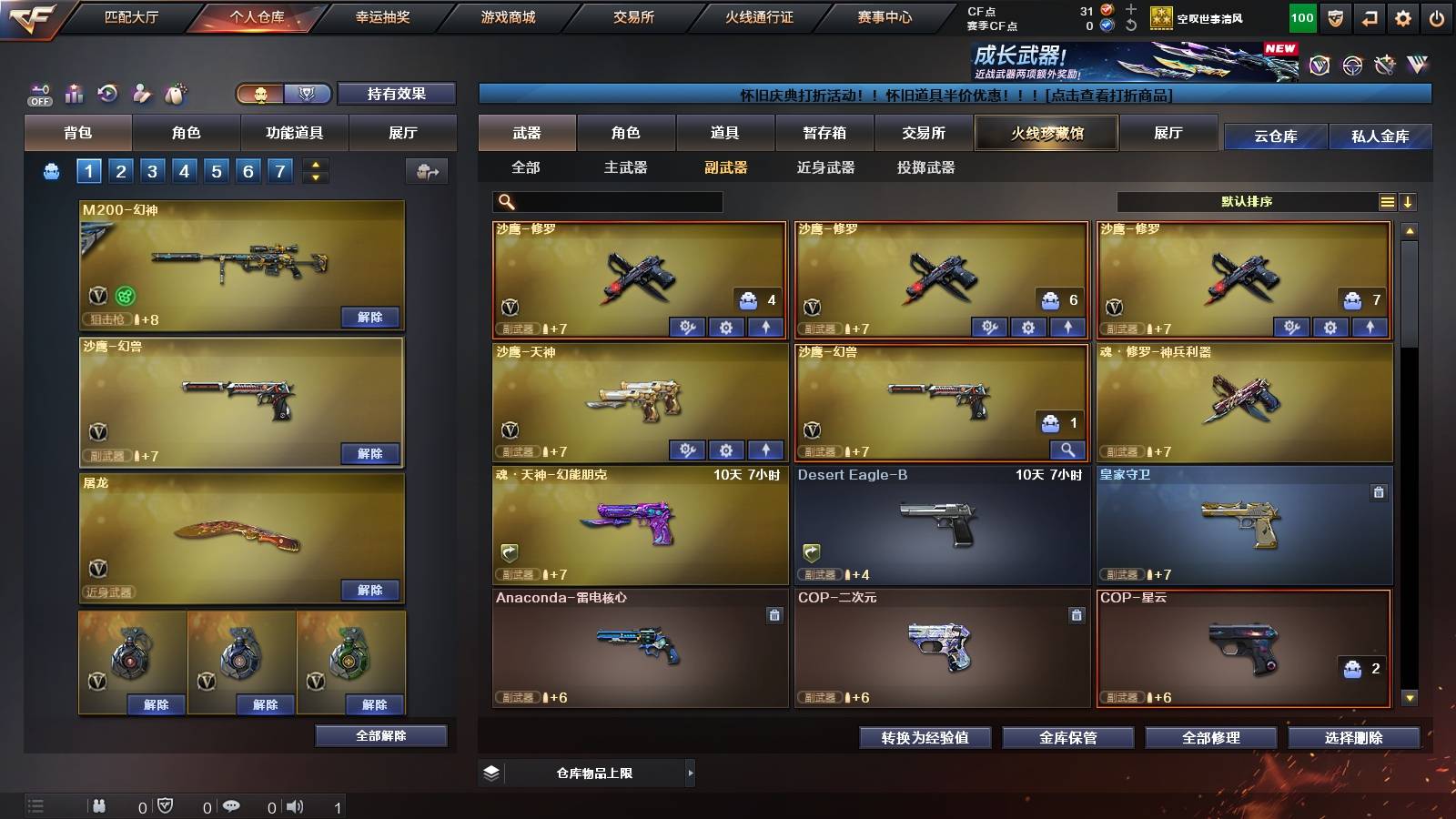Switch to the 副武器 category tab
1456x819 pixels.
(x=723, y=168)
